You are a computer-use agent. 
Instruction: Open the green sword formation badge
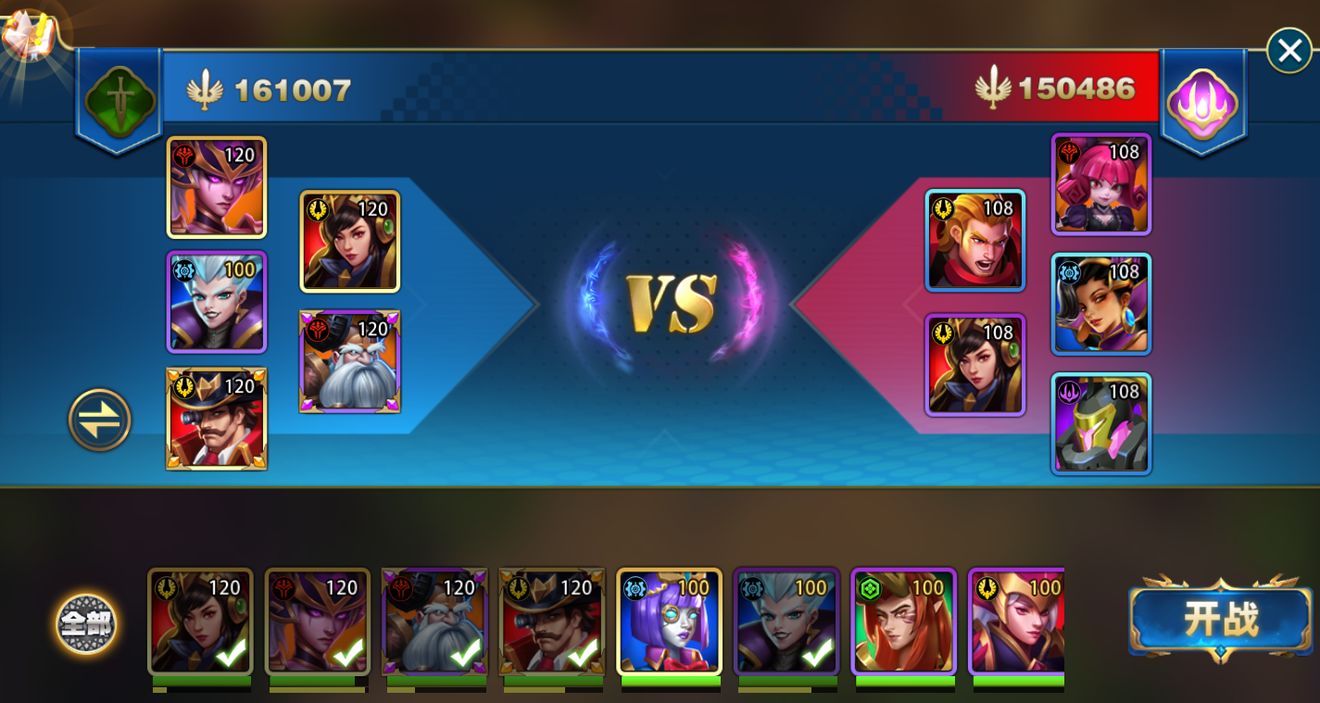click(119, 99)
